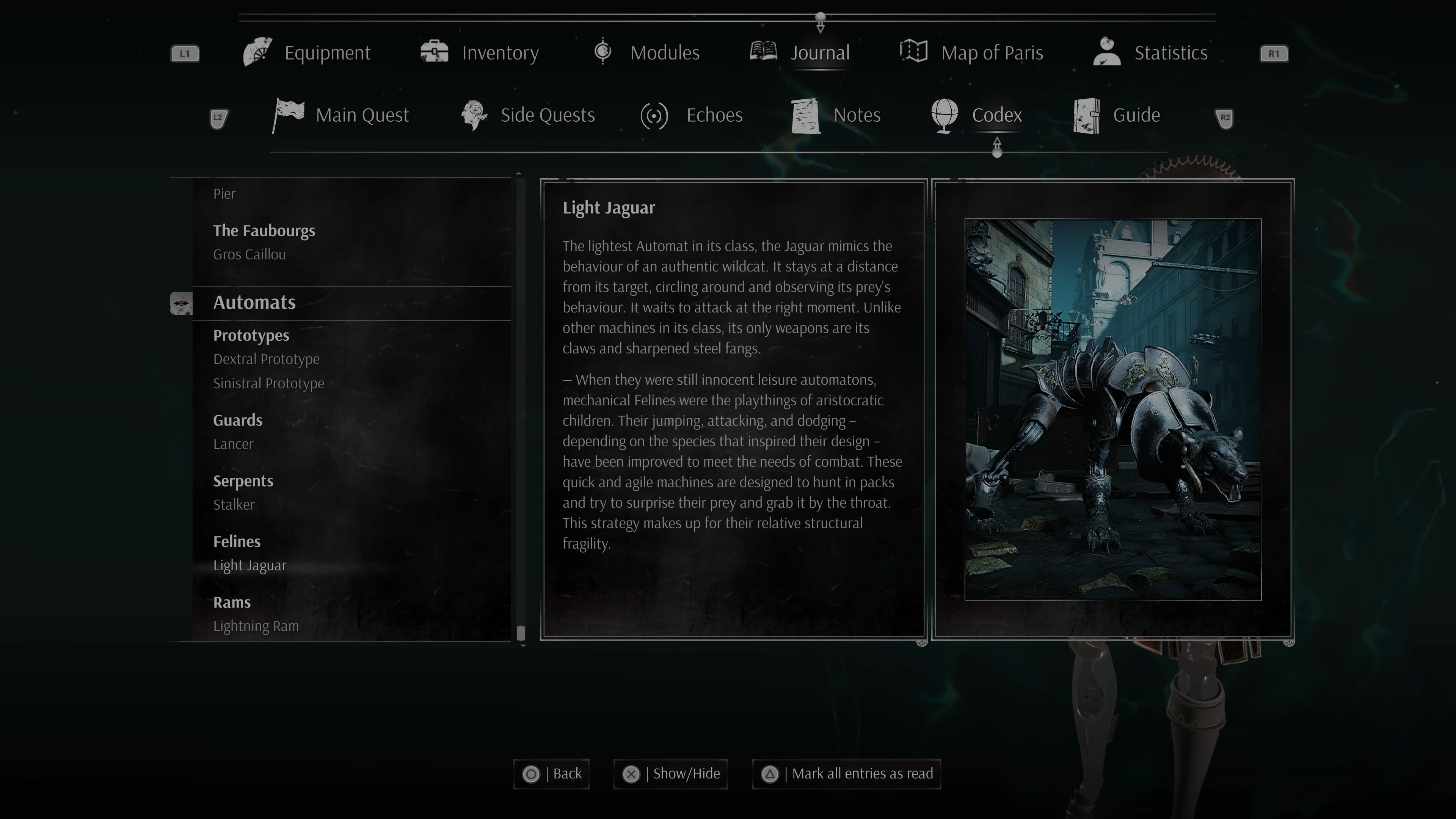Open the Dextral Prototype entry

coord(266,359)
